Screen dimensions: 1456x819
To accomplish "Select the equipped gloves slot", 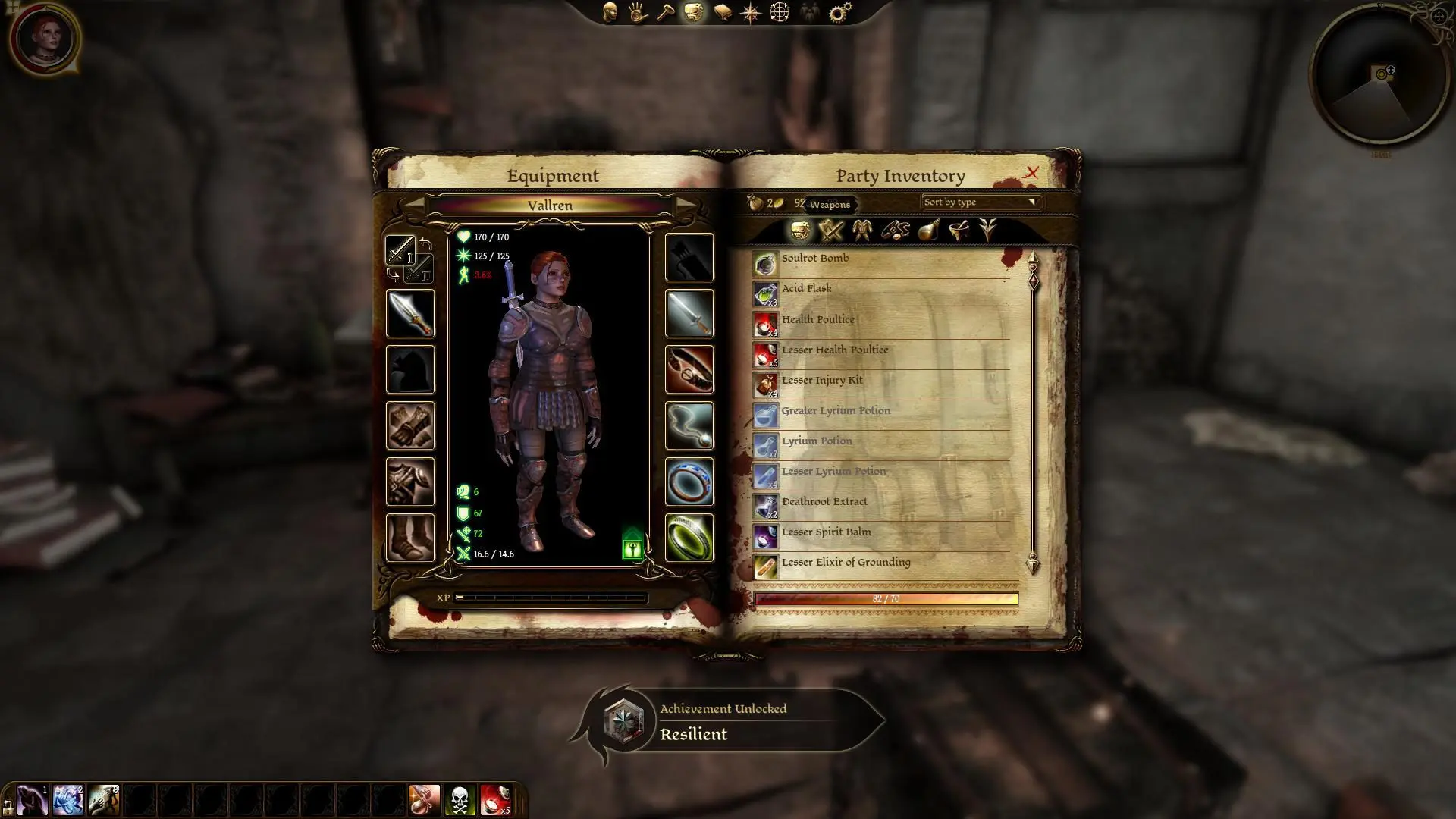I will 410,426.
